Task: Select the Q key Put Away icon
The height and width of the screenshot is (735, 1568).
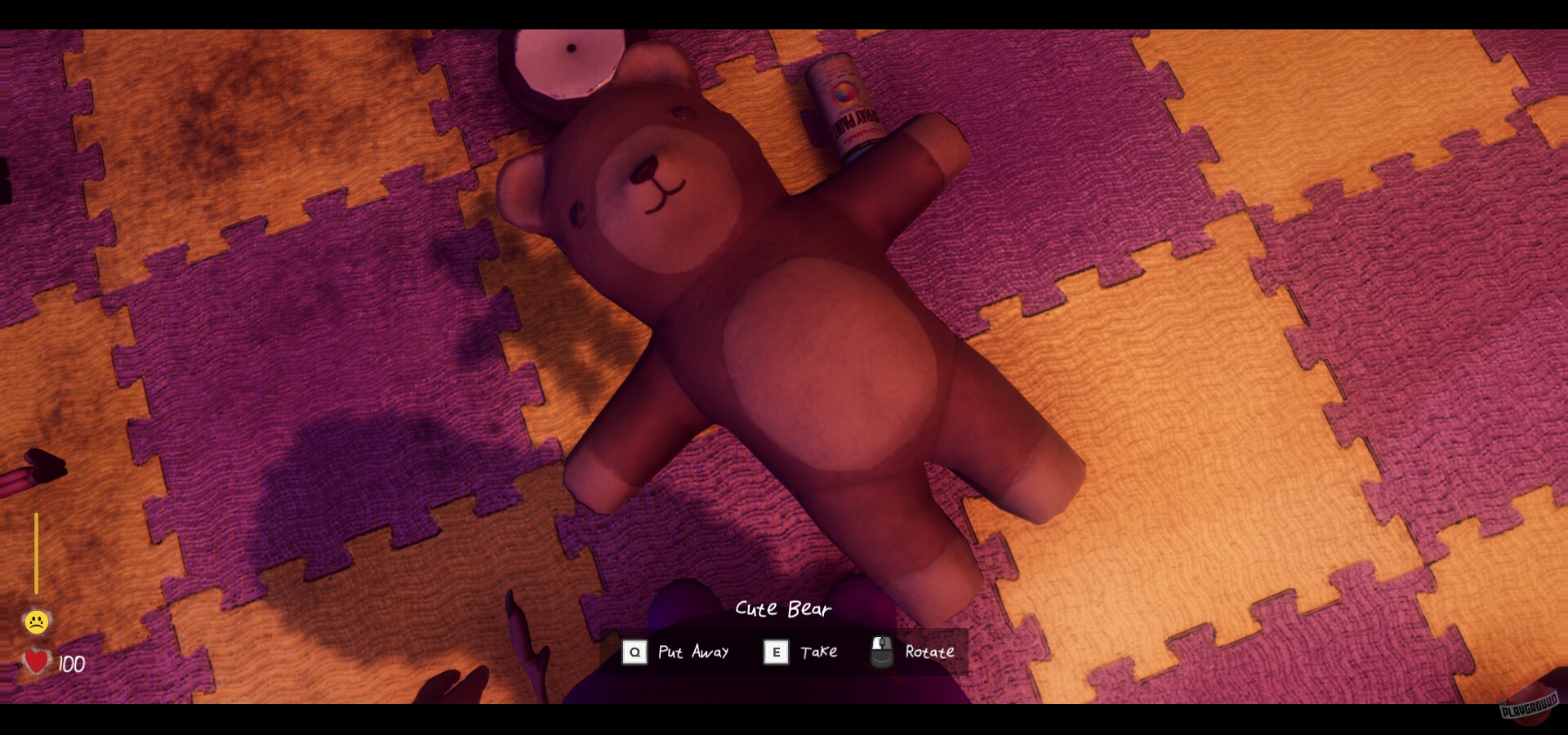Action: [635, 652]
